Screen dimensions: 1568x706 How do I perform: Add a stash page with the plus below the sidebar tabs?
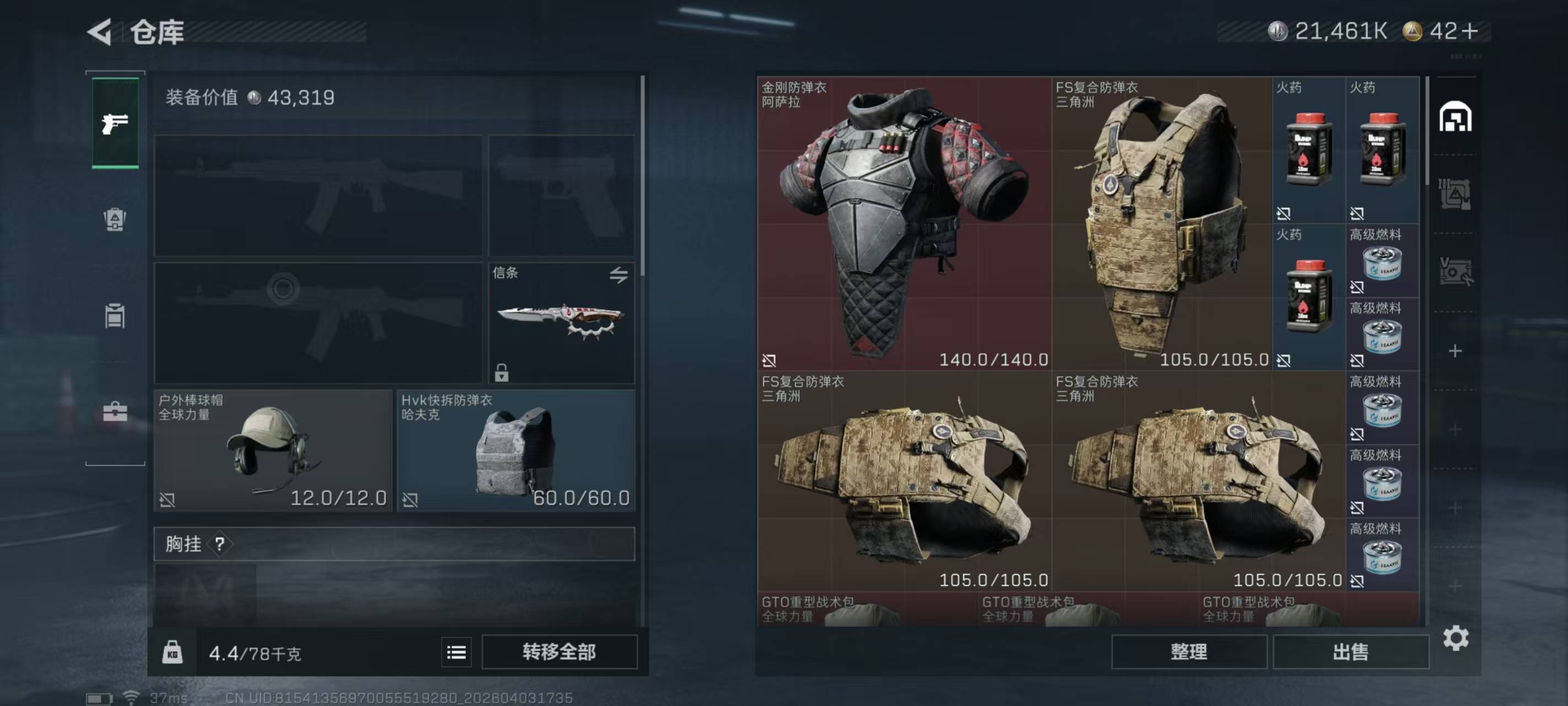1455,351
